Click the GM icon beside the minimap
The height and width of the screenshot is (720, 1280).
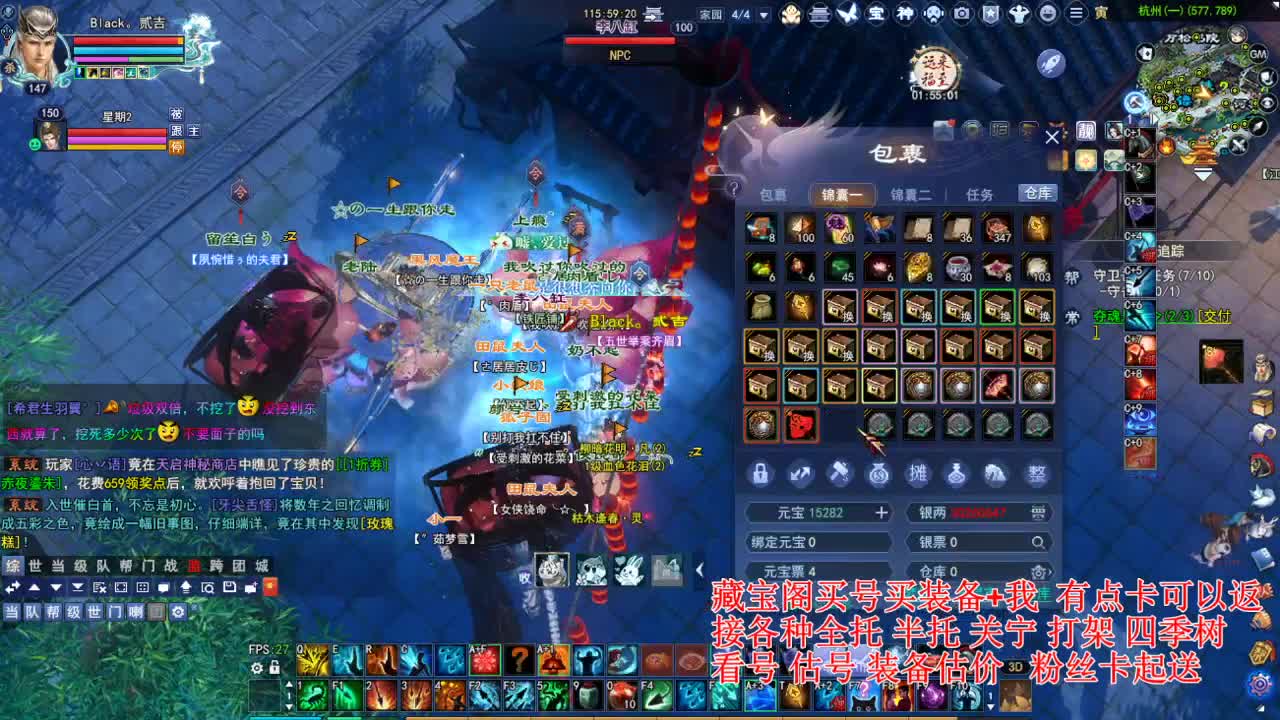tap(1257, 53)
